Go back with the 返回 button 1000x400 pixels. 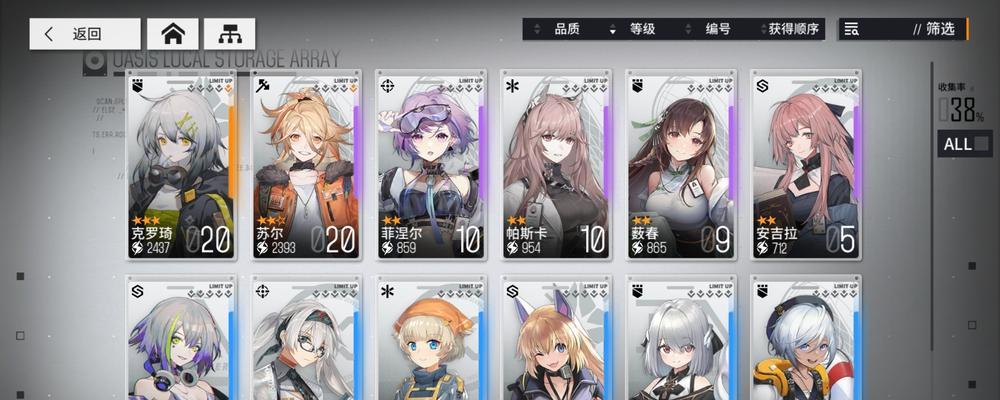click(x=84, y=33)
